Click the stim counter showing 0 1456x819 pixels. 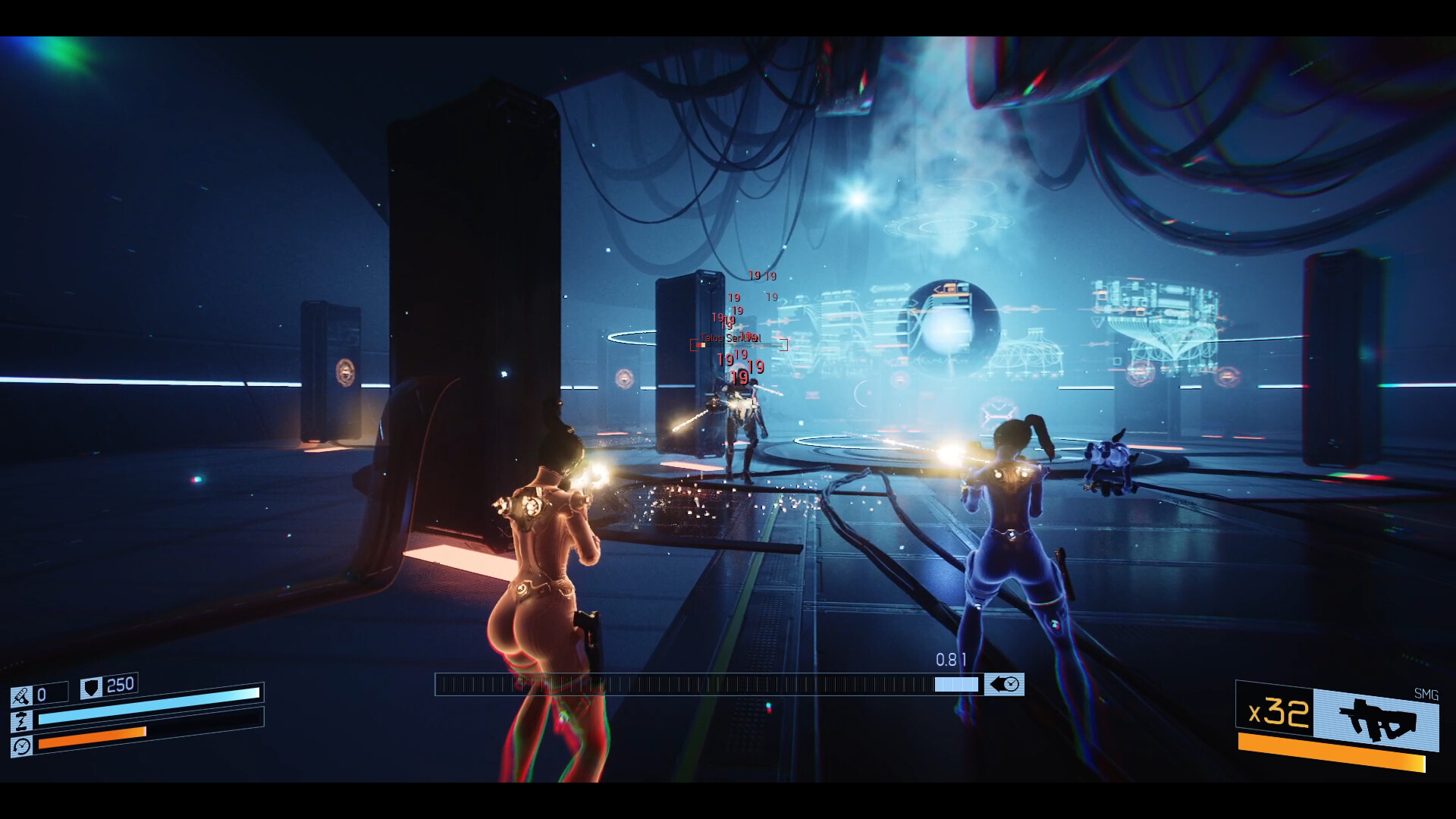(x=40, y=692)
